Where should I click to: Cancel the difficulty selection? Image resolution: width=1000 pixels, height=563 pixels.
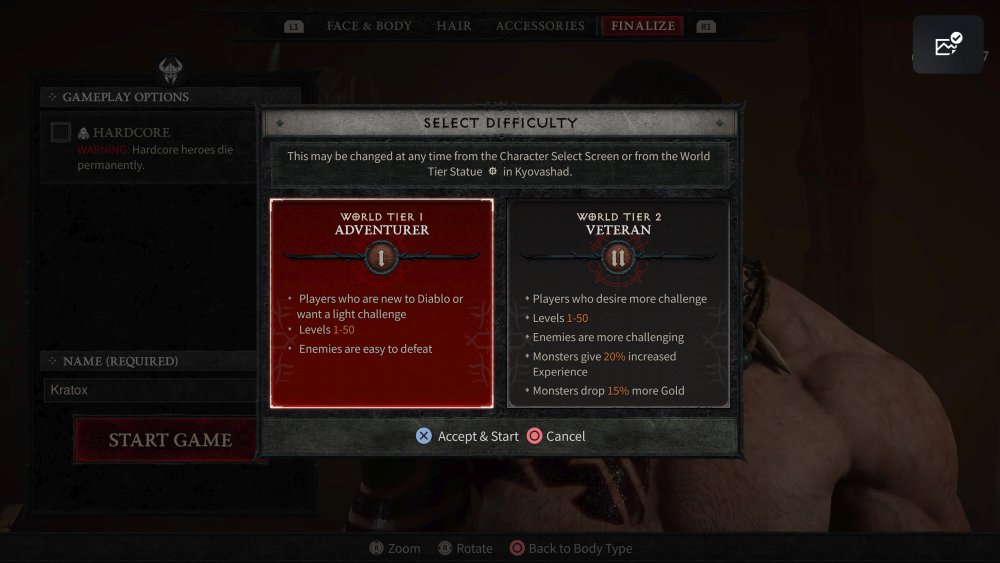(x=558, y=436)
